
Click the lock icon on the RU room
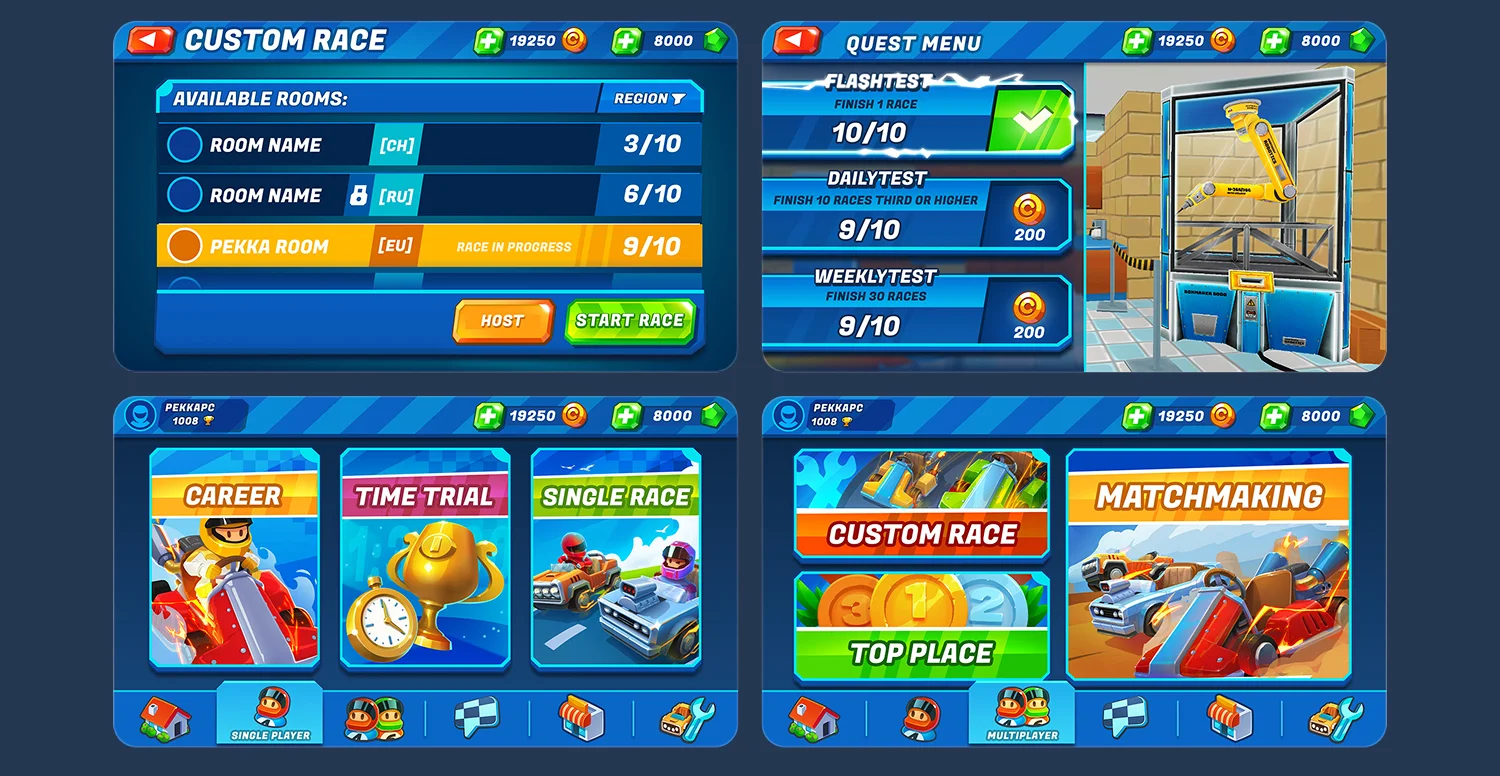[x=359, y=194]
